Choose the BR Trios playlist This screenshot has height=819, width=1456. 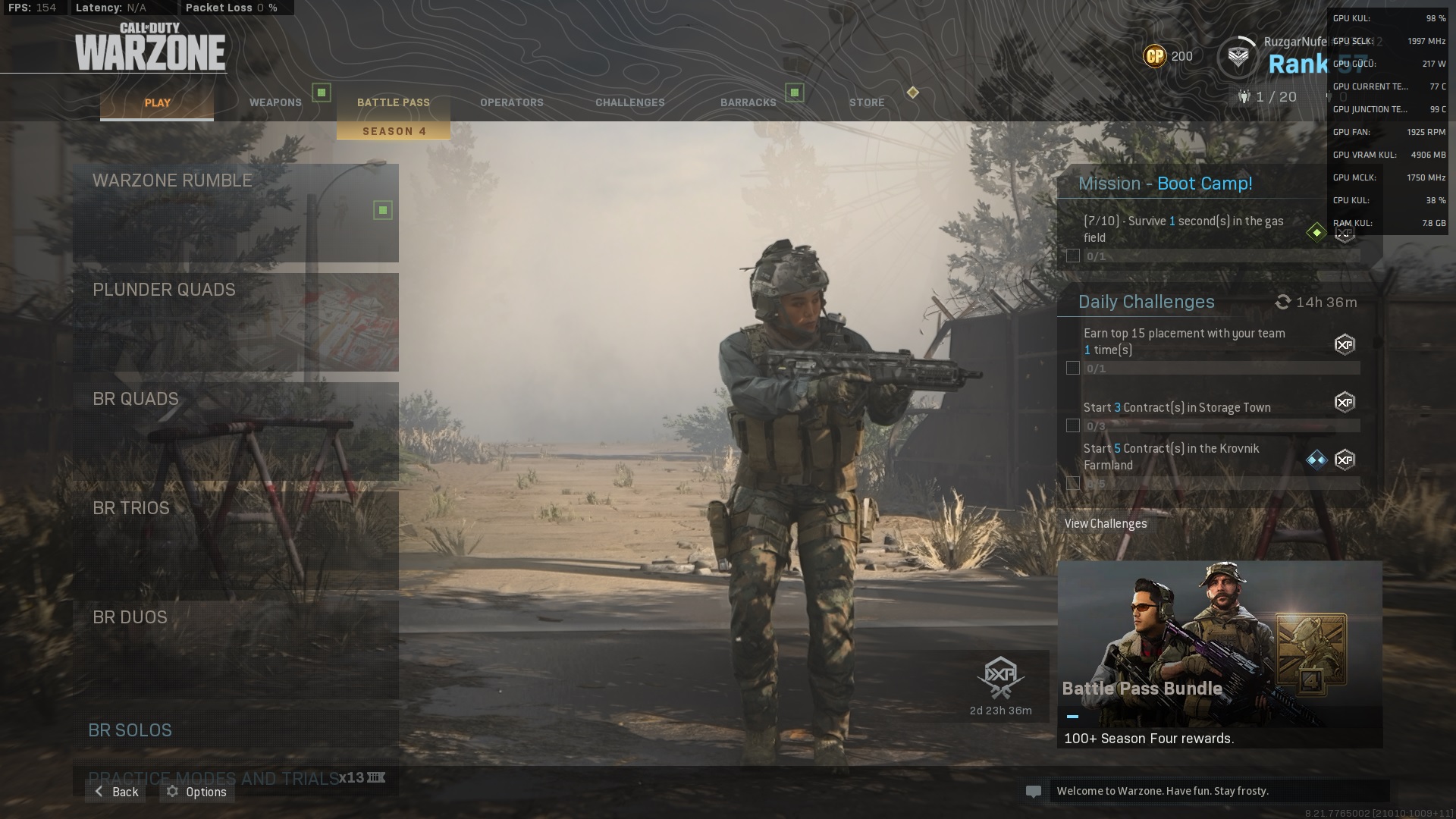point(235,540)
